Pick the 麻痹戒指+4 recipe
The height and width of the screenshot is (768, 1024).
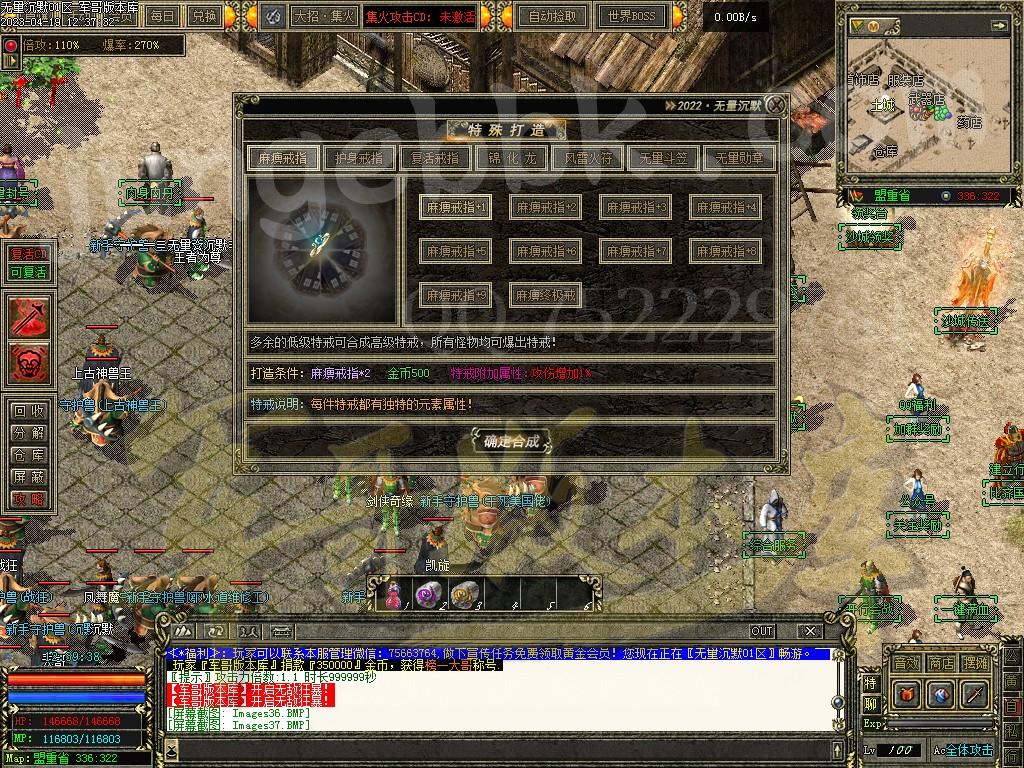[x=725, y=207]
